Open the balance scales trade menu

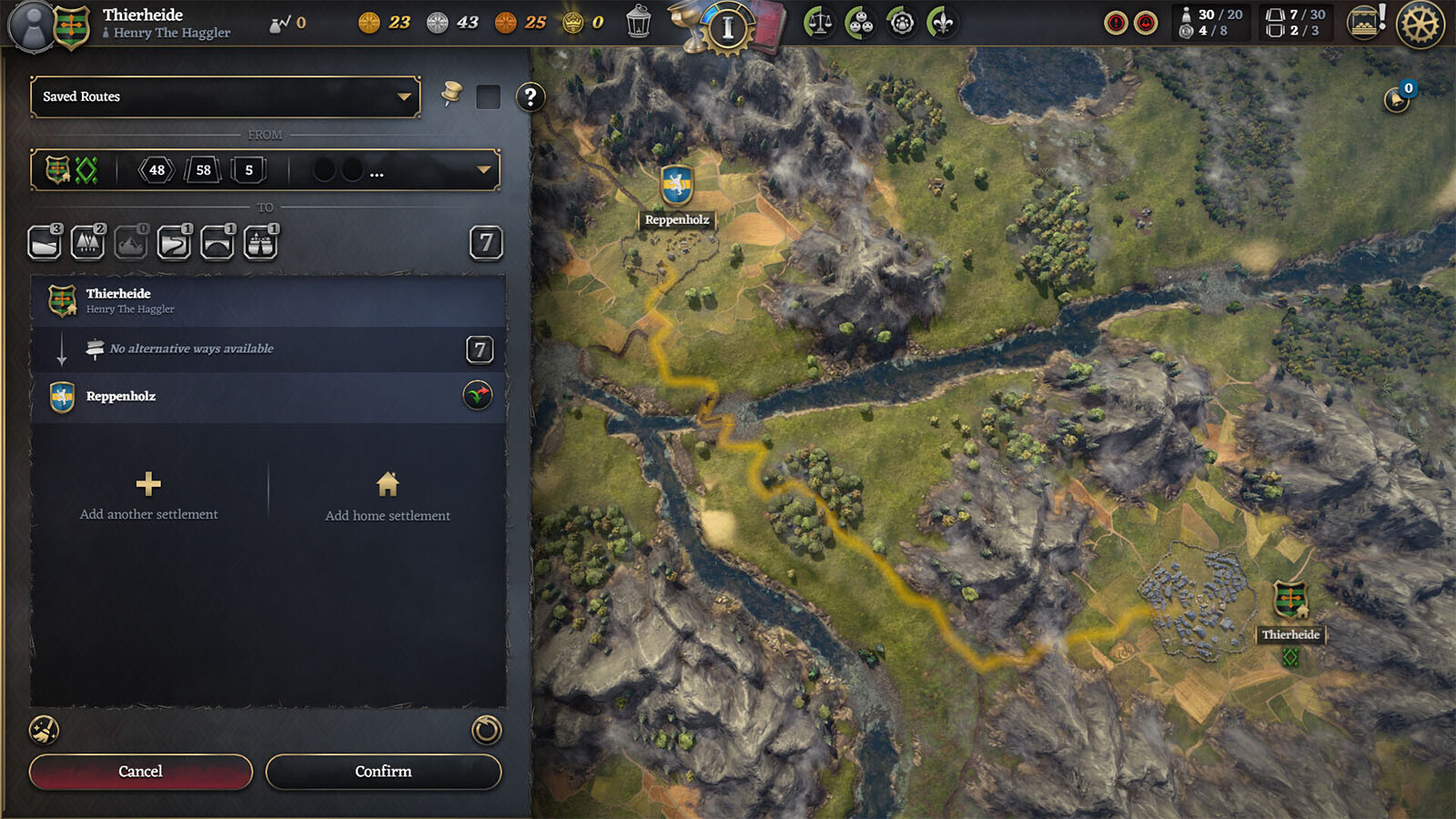tap(819, 23)
